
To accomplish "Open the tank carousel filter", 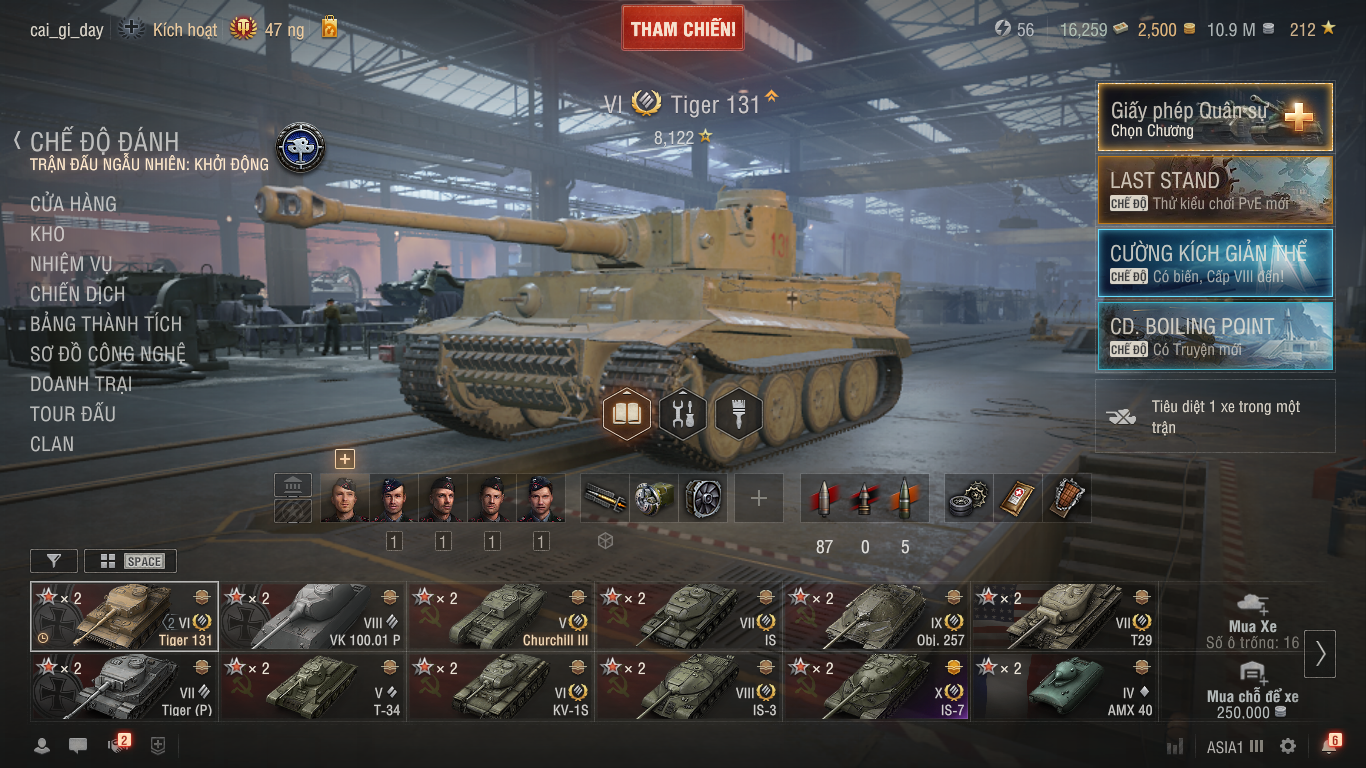I will (54, 561).
